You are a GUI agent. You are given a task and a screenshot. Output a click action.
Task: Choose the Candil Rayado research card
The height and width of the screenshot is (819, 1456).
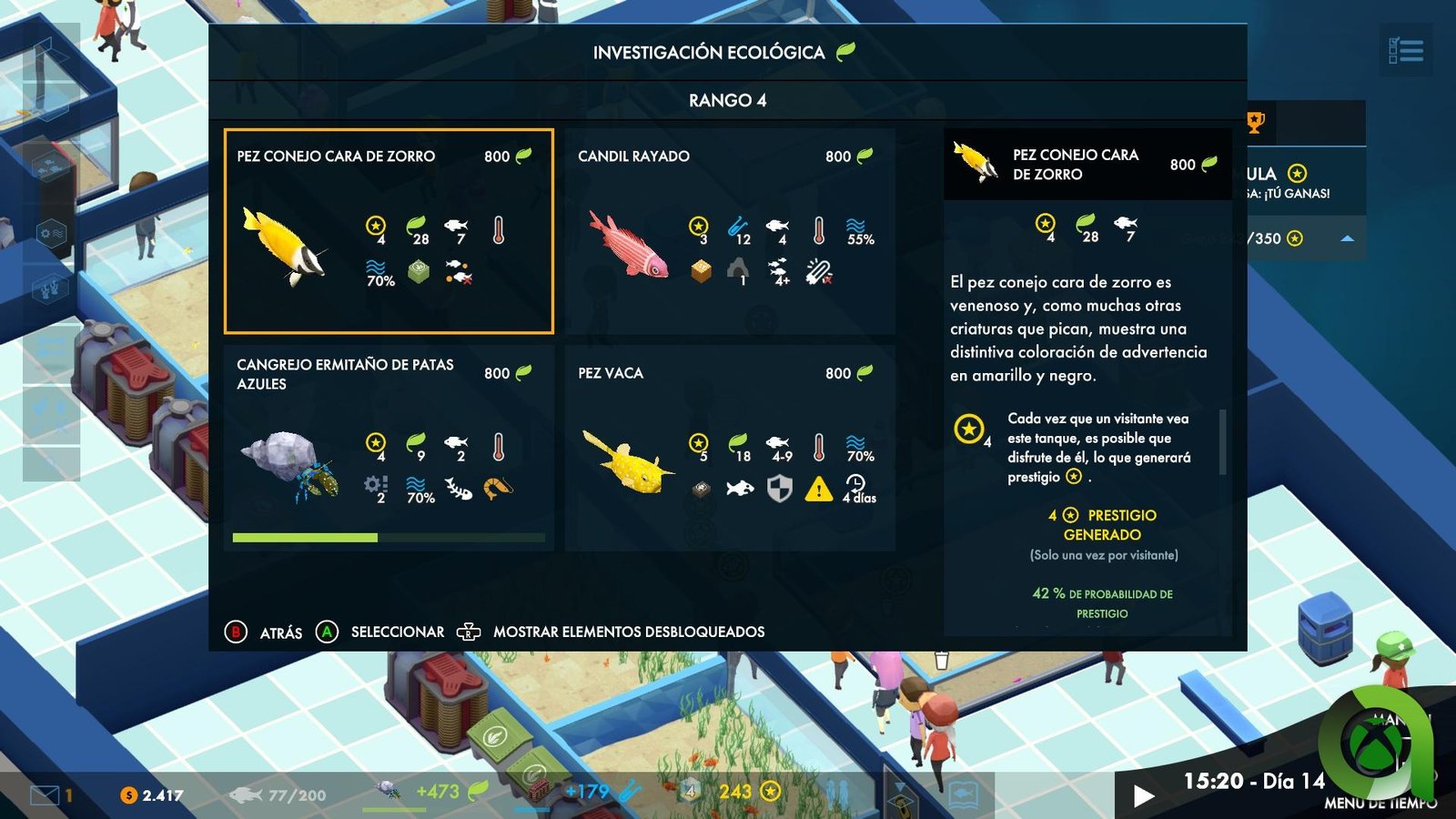(730, 231)
